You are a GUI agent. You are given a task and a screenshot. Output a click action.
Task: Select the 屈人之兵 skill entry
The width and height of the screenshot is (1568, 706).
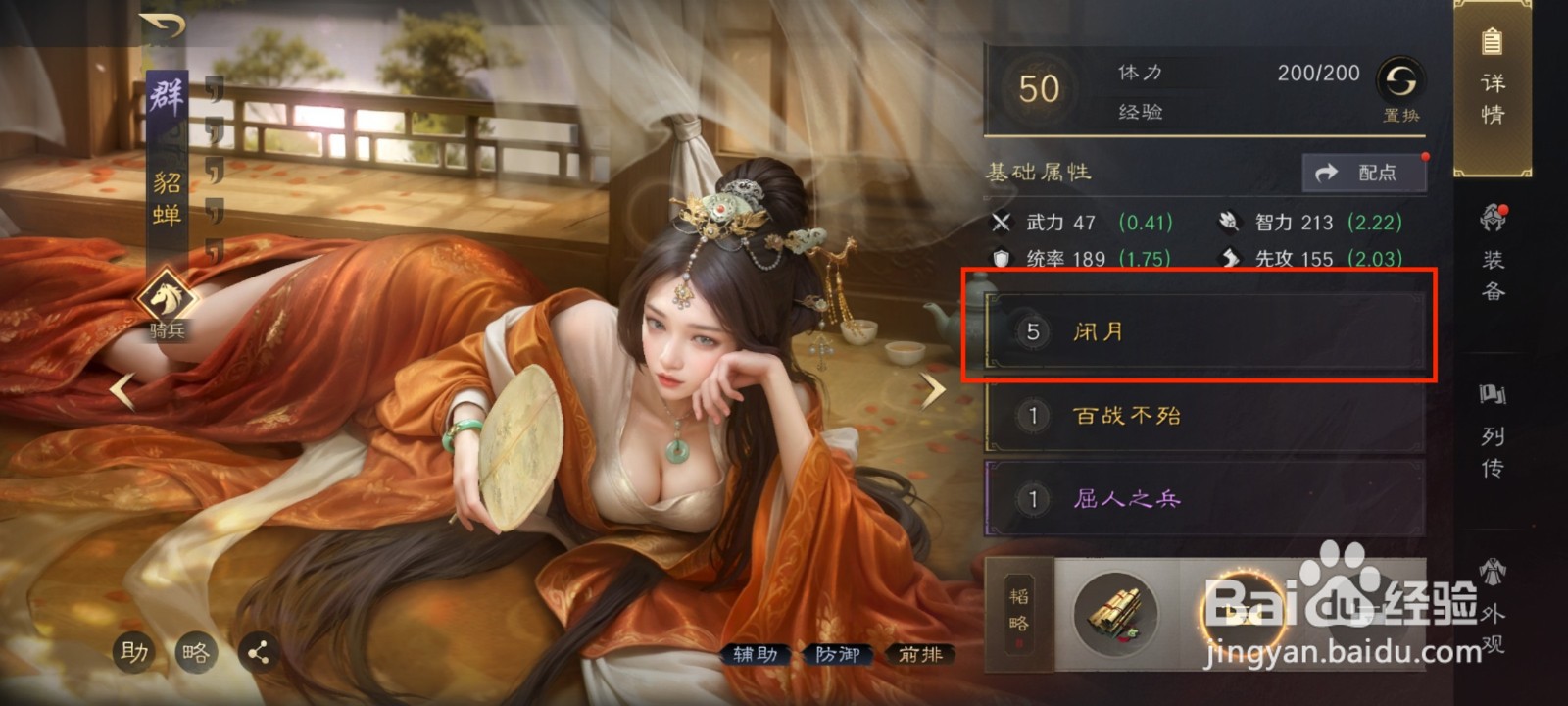[x=1203, y=500]
